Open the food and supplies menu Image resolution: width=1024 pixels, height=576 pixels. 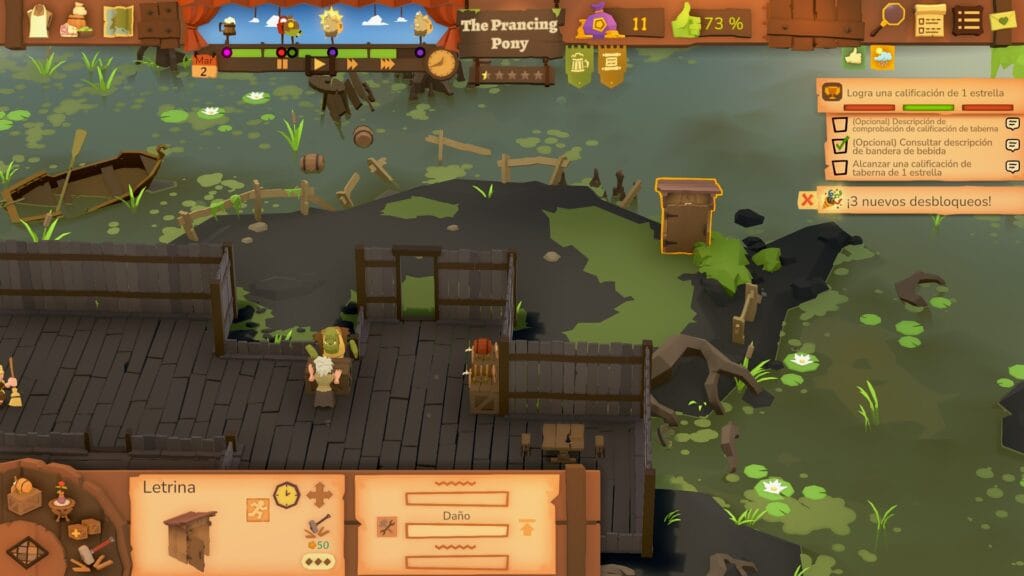pos(76,19)
